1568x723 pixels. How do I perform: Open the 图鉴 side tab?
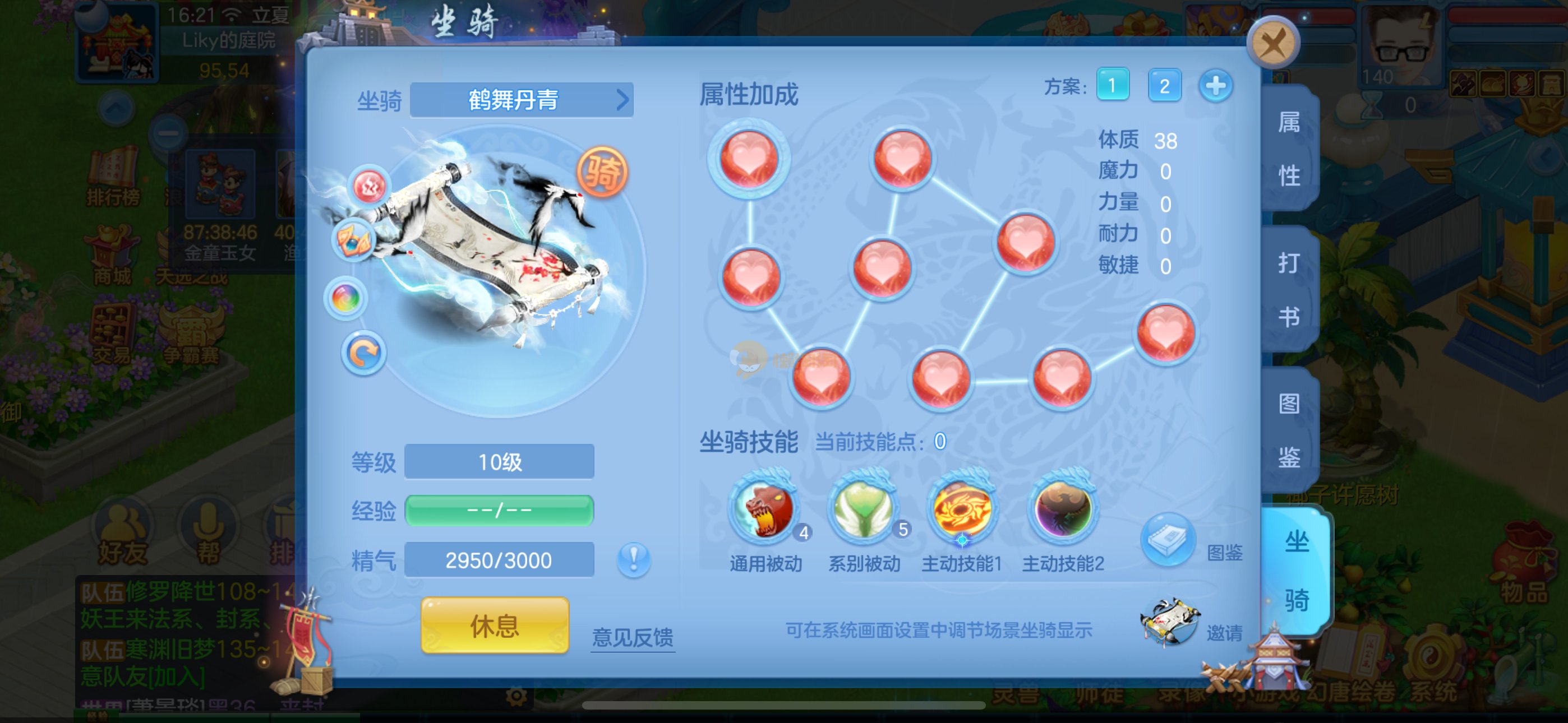(x=1289, y=430)
